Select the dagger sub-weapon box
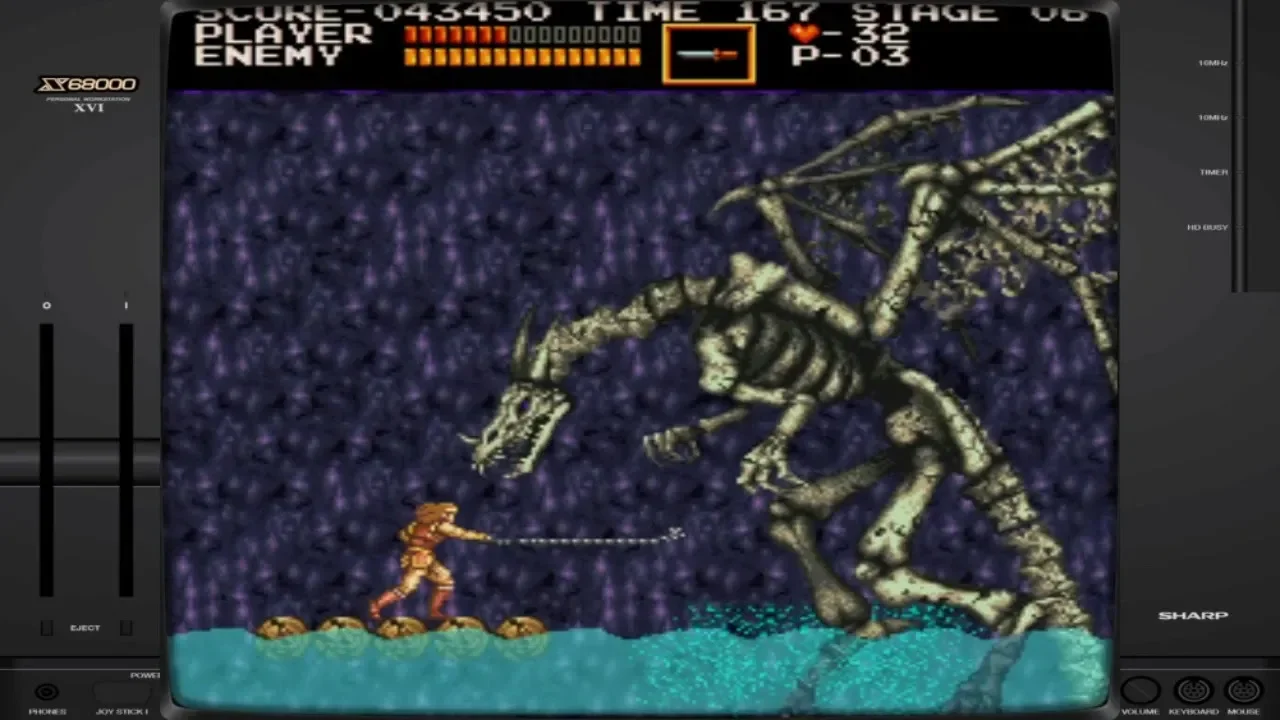 point(708,54)
